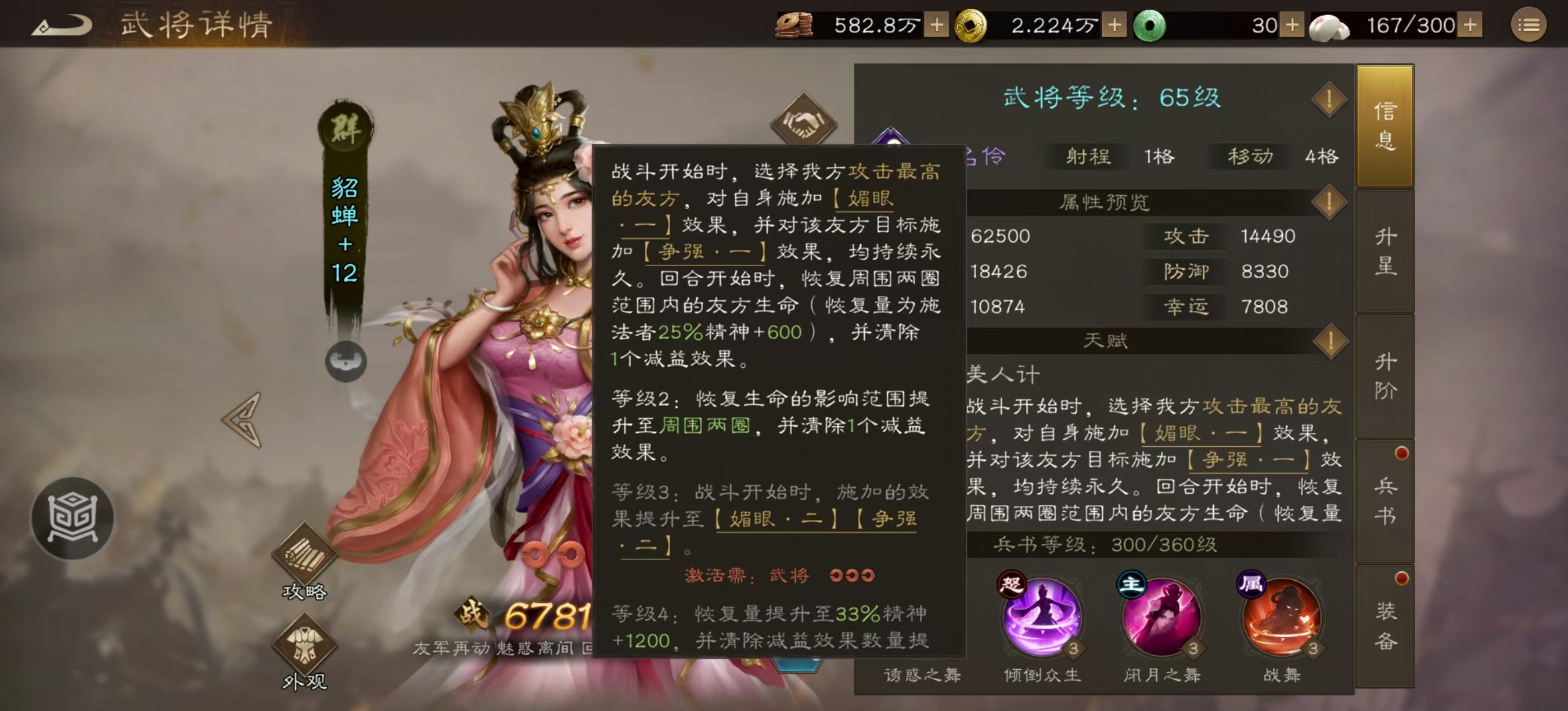Click + to add copper coins
Image resolution: width=1568 pixels, height=711 pixels.
pyautogui.click(x=936, y=26)
